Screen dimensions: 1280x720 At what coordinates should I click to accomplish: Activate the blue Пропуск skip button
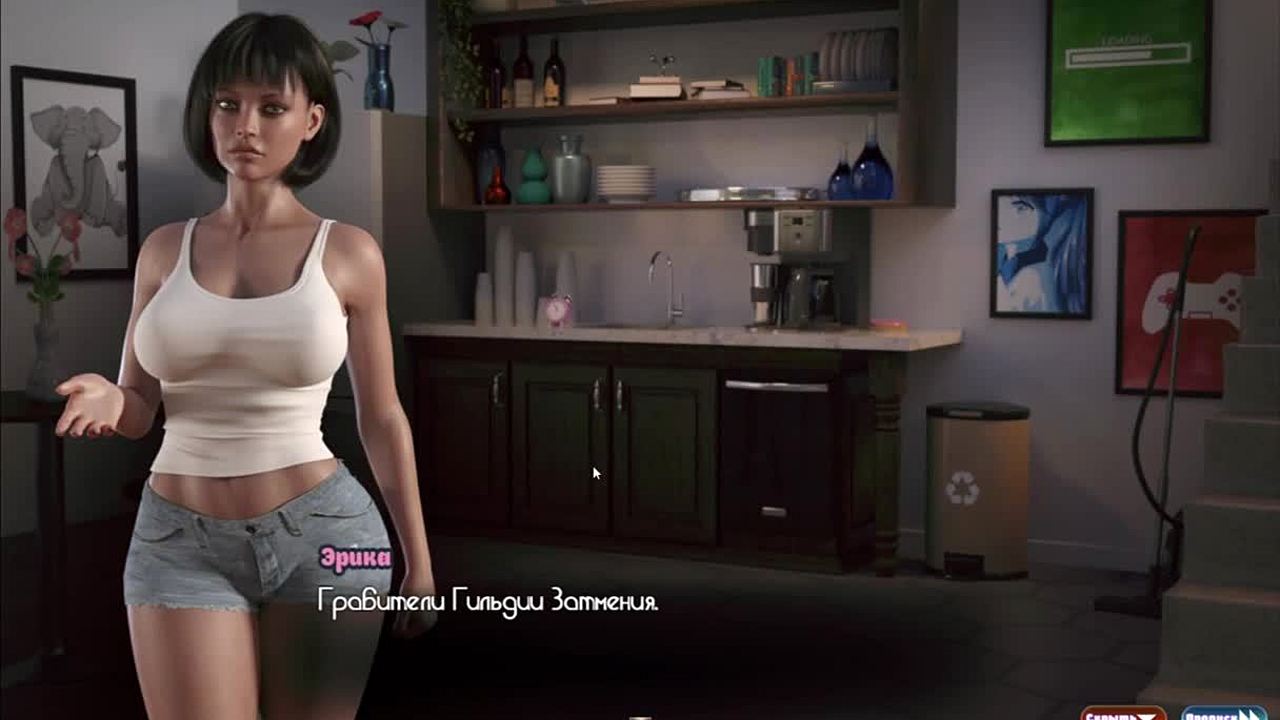(x=1222, y=713)
